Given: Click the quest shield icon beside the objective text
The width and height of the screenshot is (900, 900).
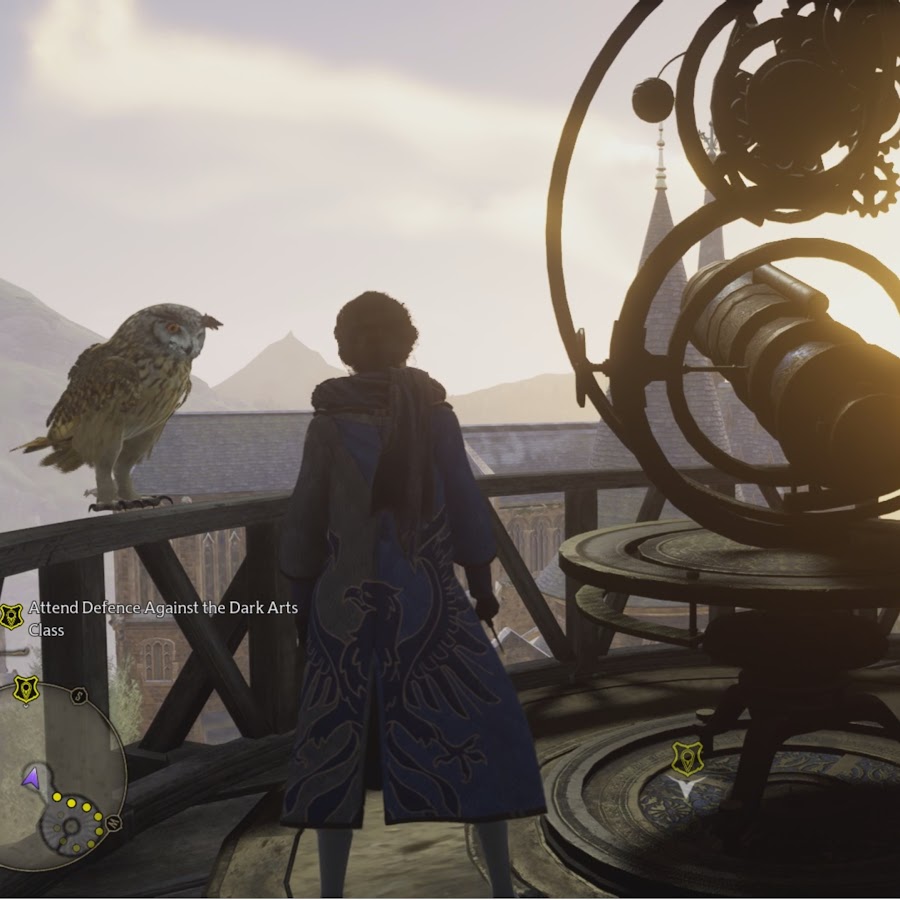Looking at the screenshot, I should point(11,616).
